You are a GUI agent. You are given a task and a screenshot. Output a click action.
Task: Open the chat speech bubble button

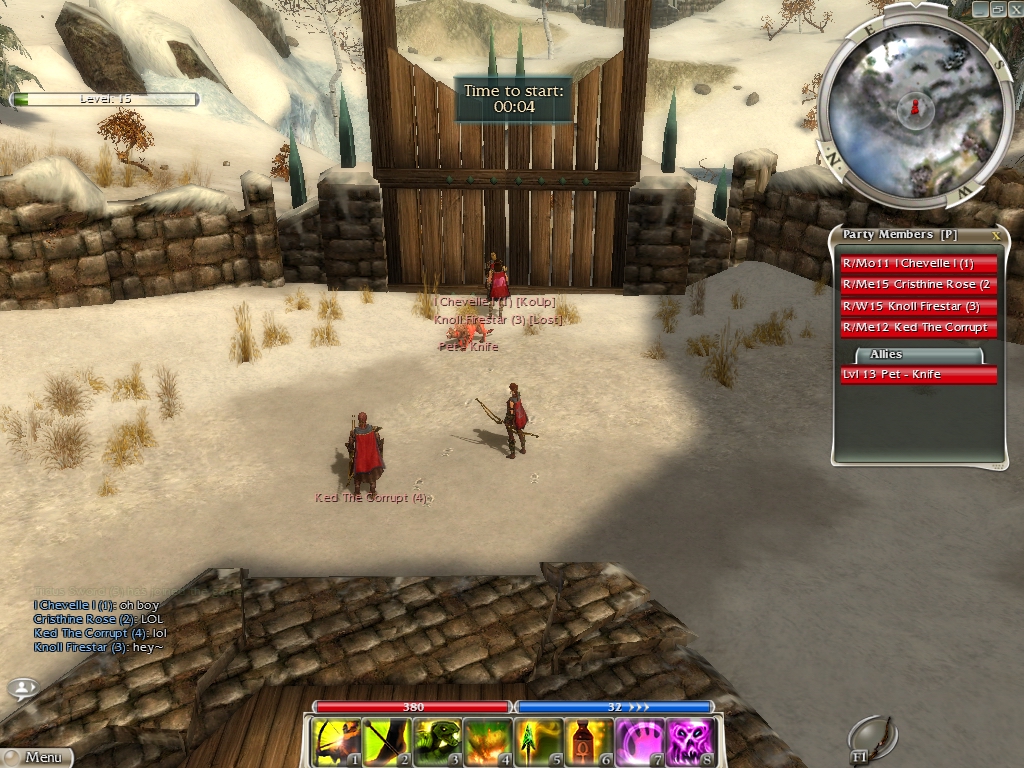[x=24, y=688]
